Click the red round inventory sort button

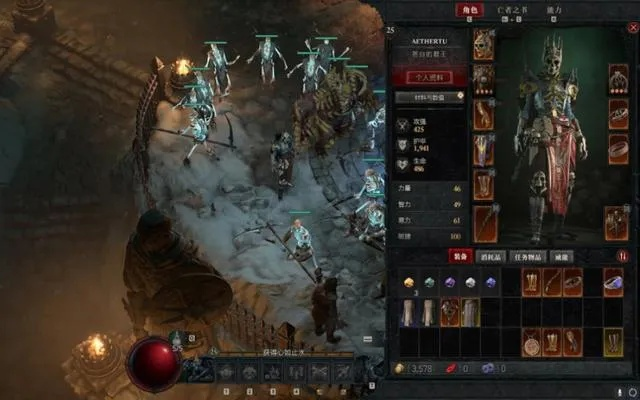[623, 256]
